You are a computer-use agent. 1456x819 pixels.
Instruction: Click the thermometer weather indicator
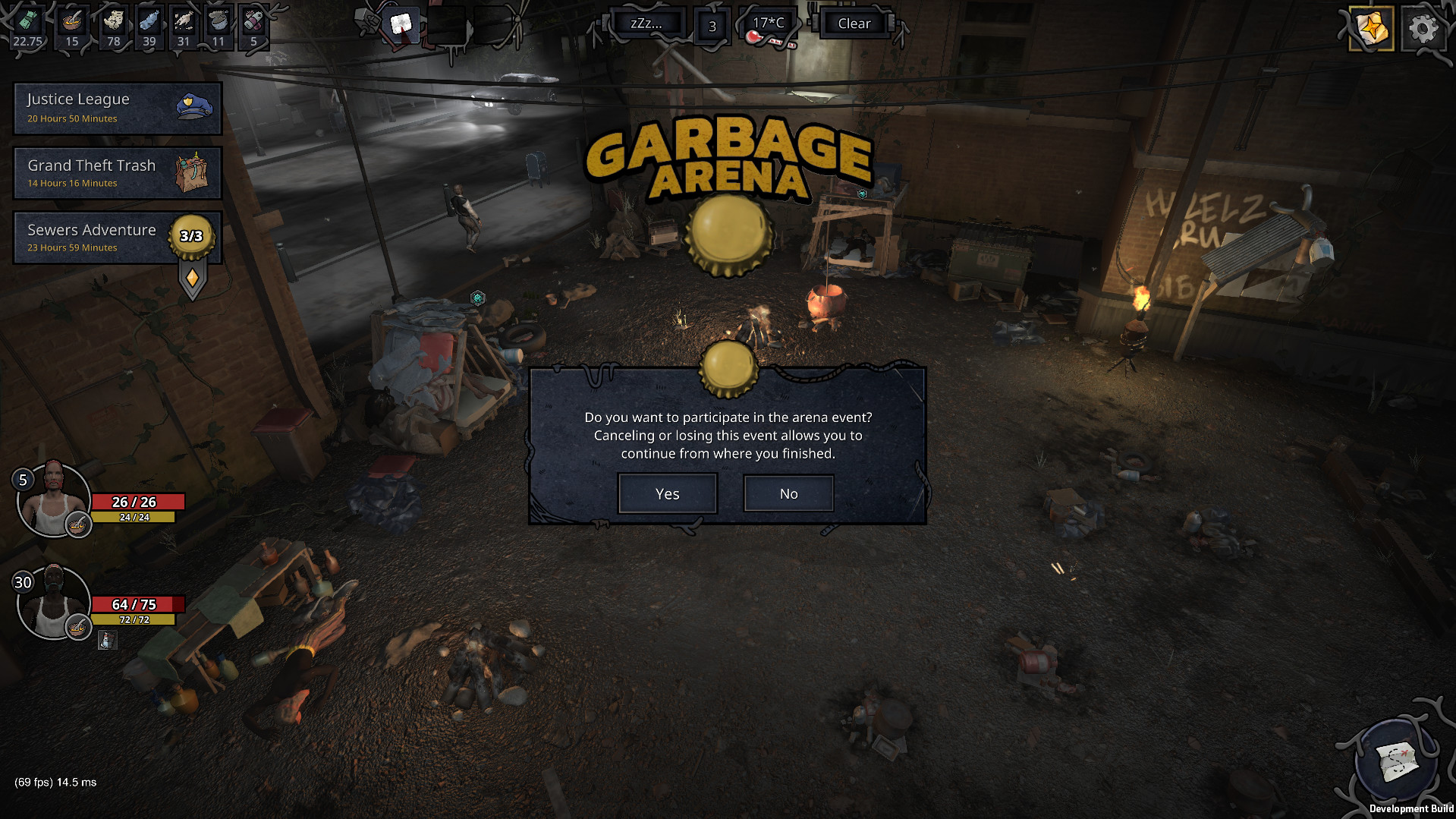(x=770, y=22)
